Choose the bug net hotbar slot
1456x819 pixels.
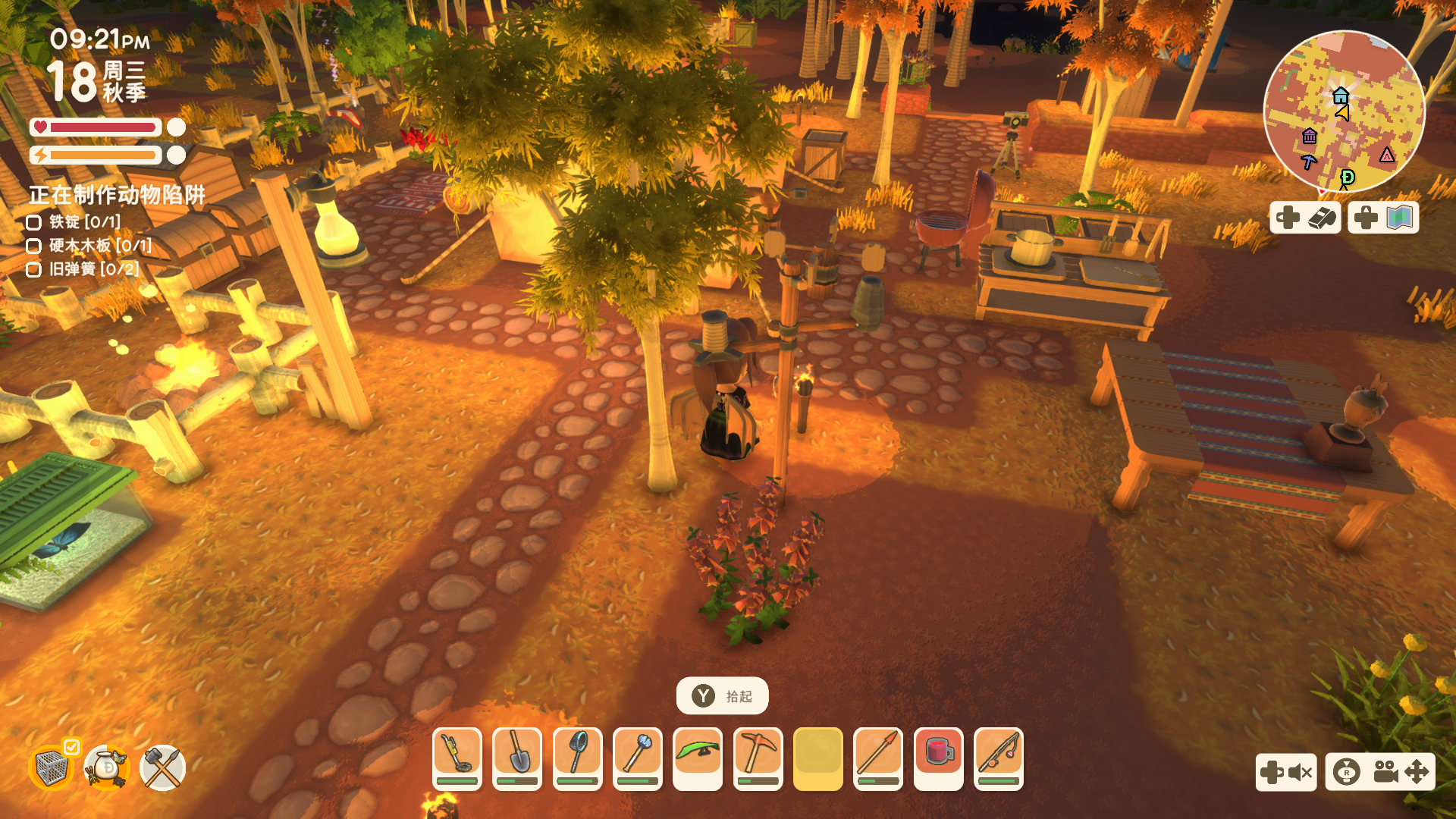577,758
